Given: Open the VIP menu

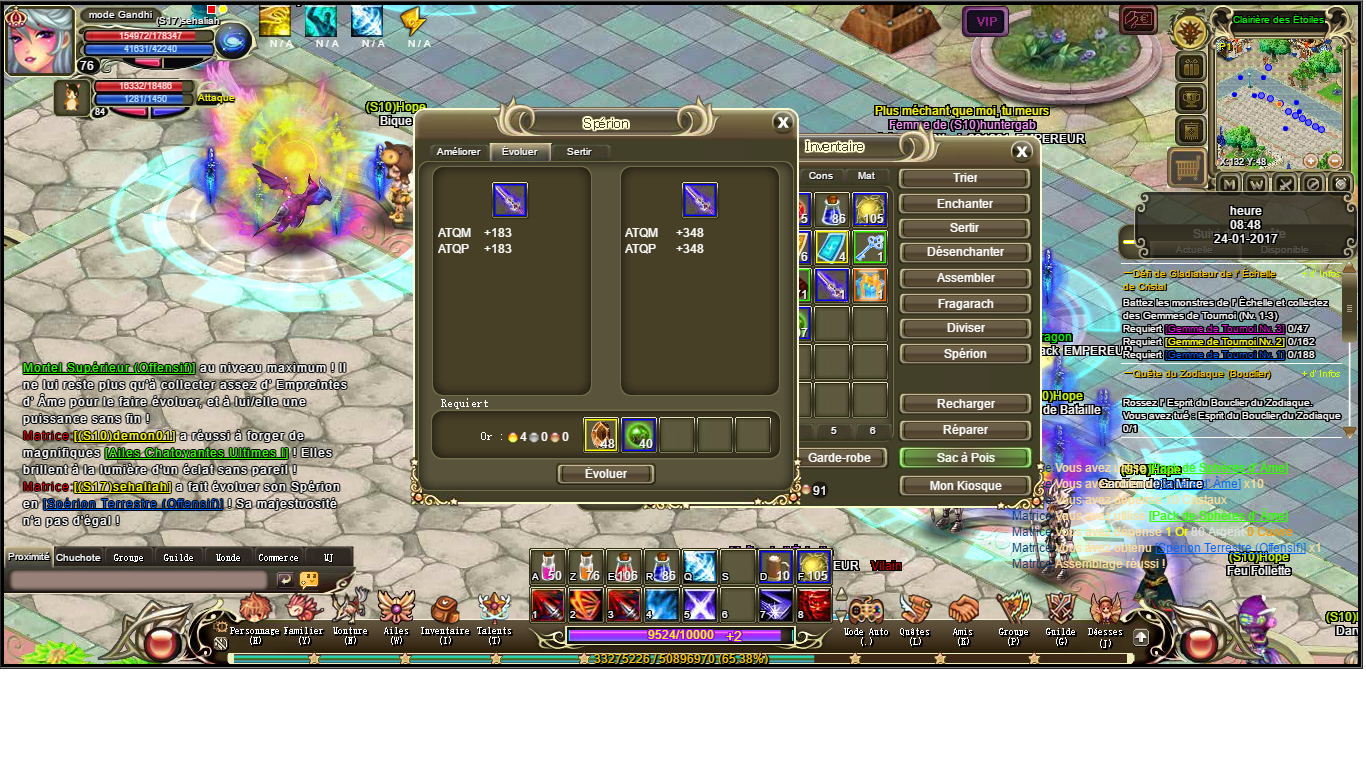Looking at the screenshot, I should tap(986, 22).
